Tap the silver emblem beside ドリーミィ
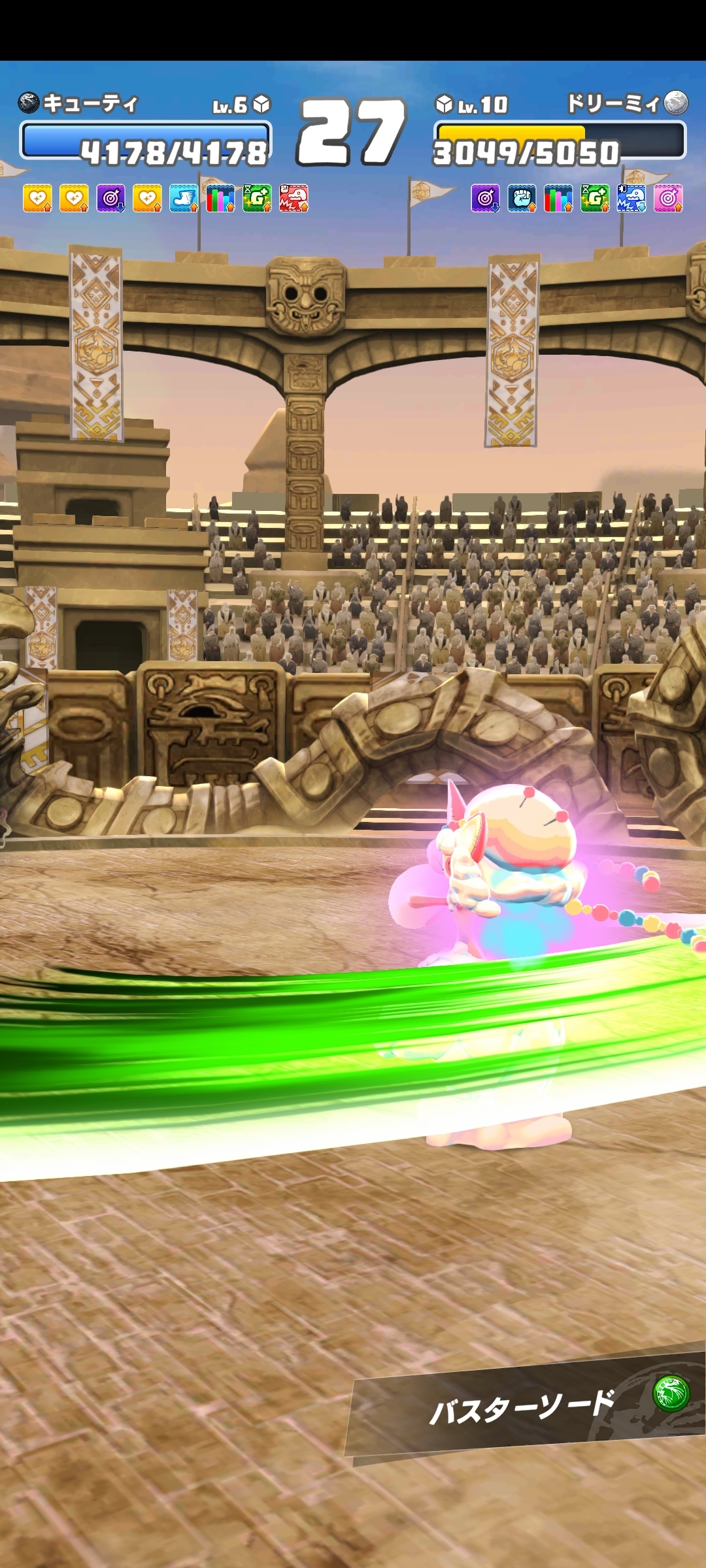The image size is (706, 1568). click(x=676, y=103)
